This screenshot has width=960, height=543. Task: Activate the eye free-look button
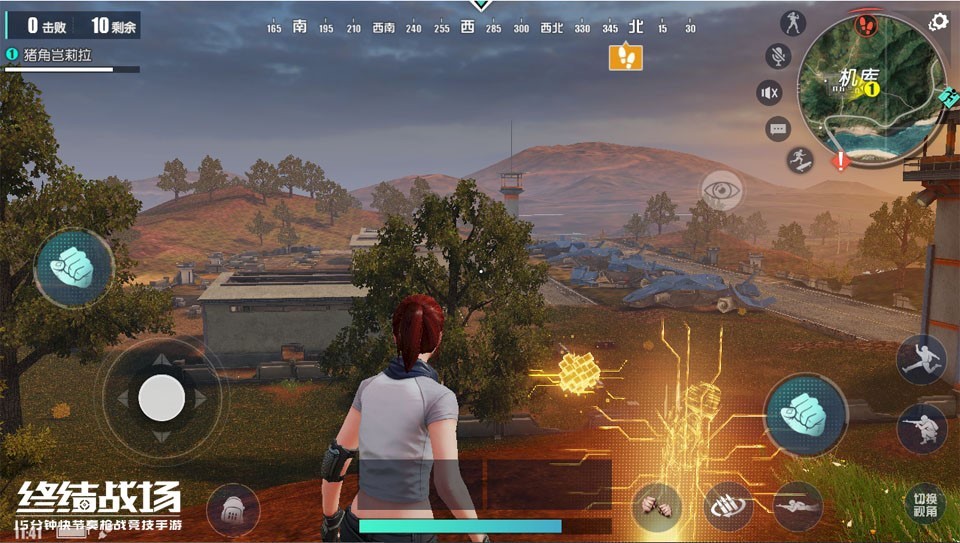pyautogui.click(x=721, y=189)
